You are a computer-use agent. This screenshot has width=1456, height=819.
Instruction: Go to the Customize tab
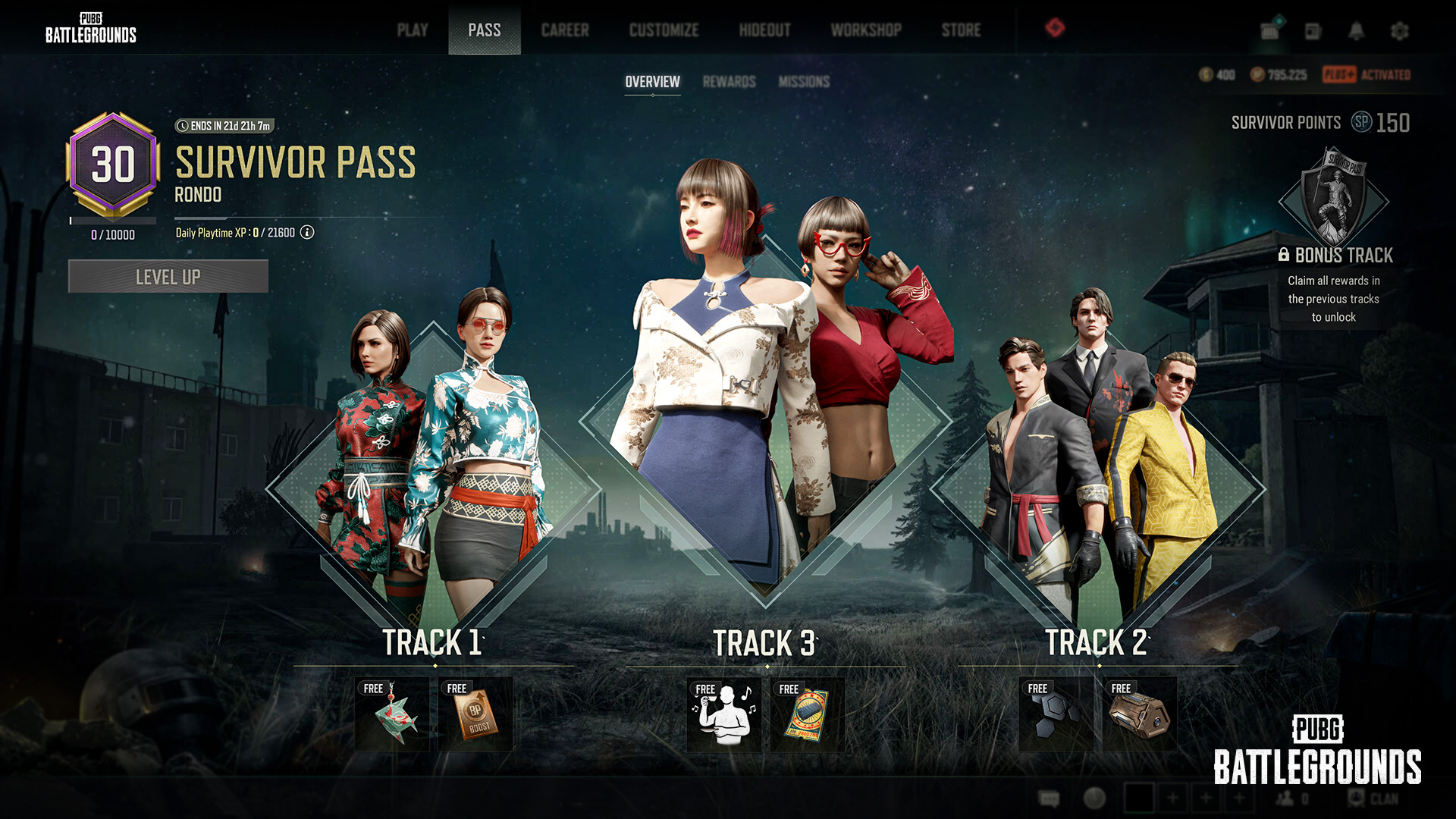tap(664, 30)
